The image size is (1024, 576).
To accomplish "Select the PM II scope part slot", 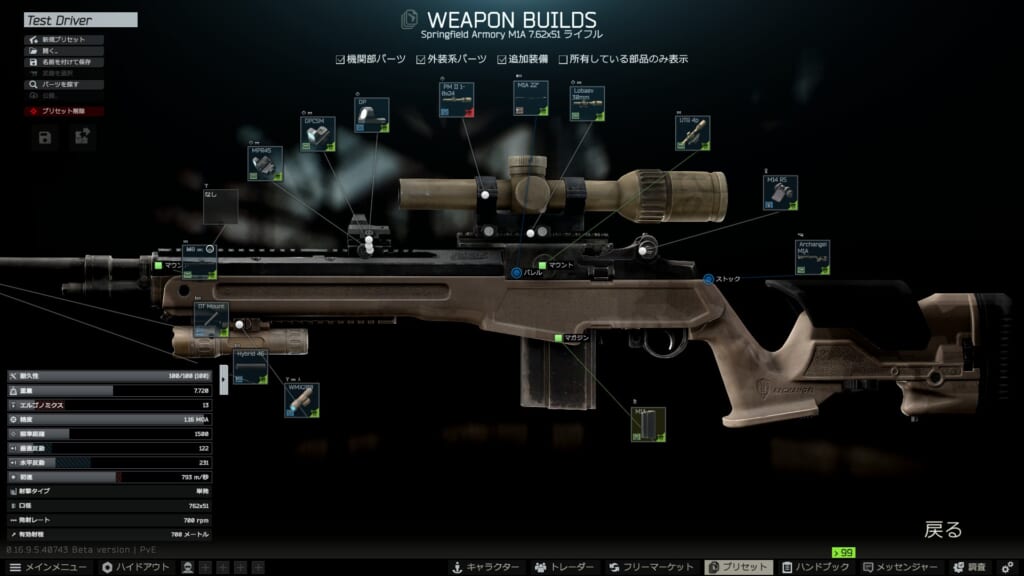I will 456,100.
